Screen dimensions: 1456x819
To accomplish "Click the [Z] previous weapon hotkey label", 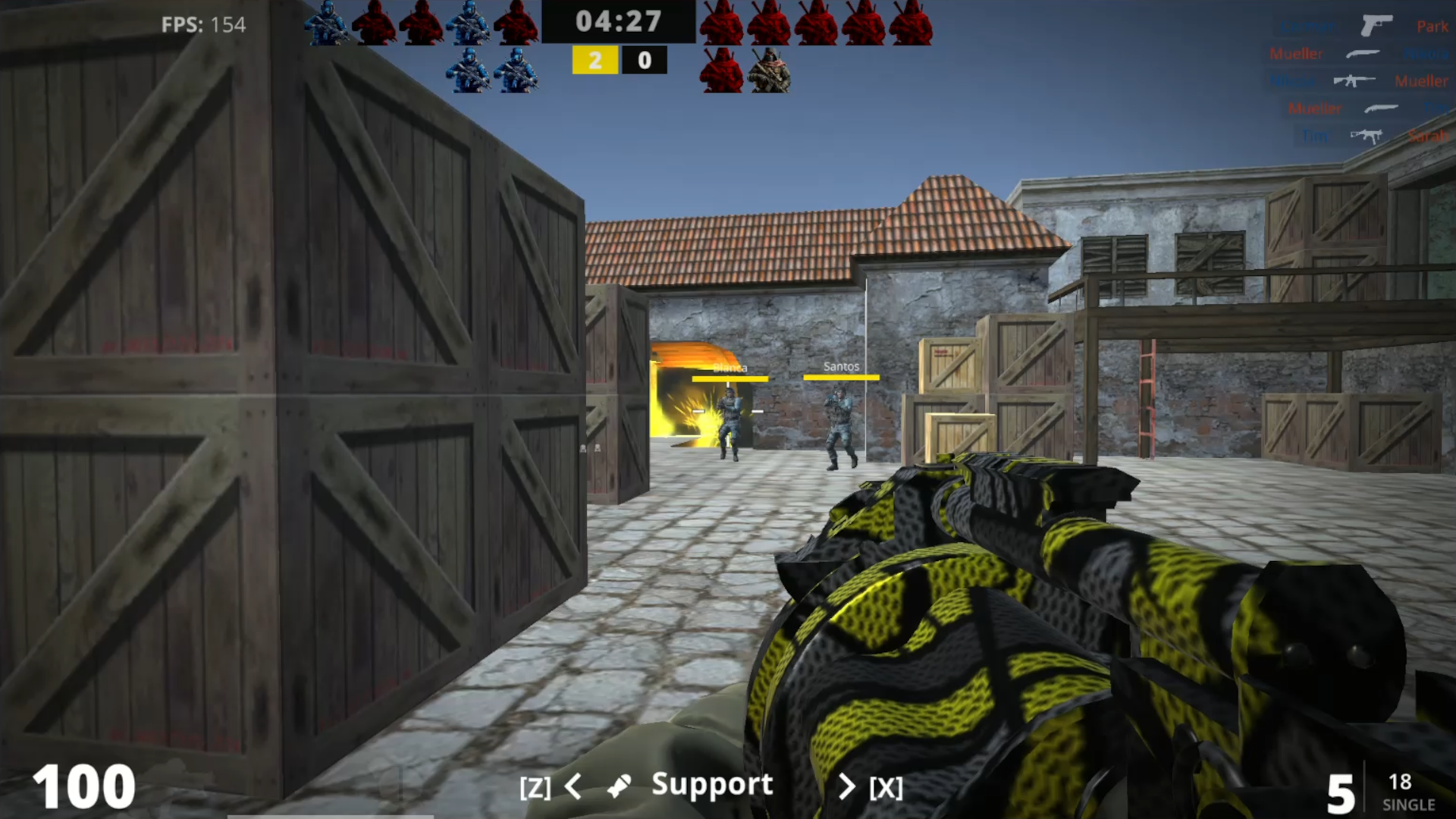I will (x=537, y=787).
